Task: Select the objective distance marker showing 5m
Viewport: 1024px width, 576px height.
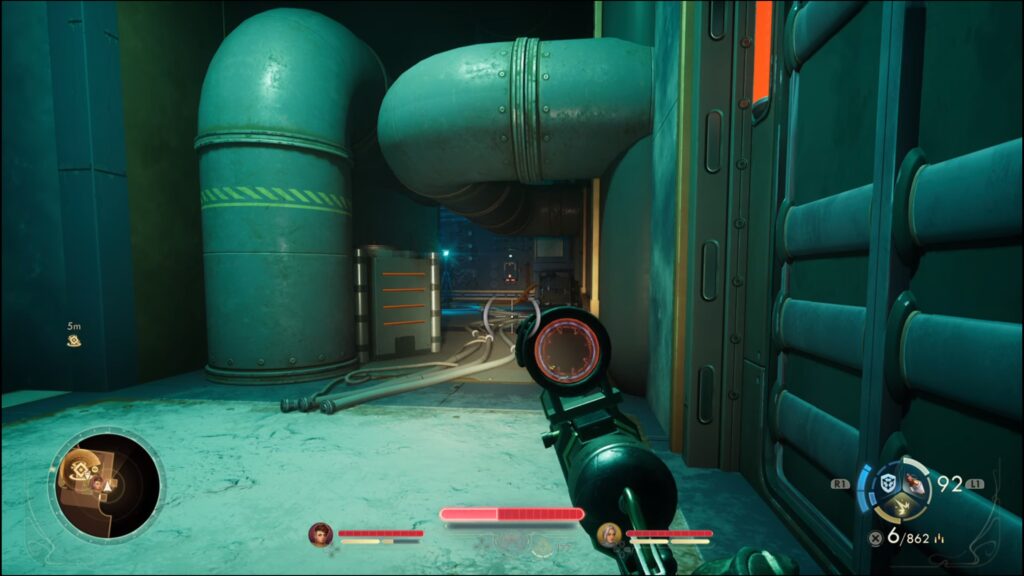Action: pos(73,334)
